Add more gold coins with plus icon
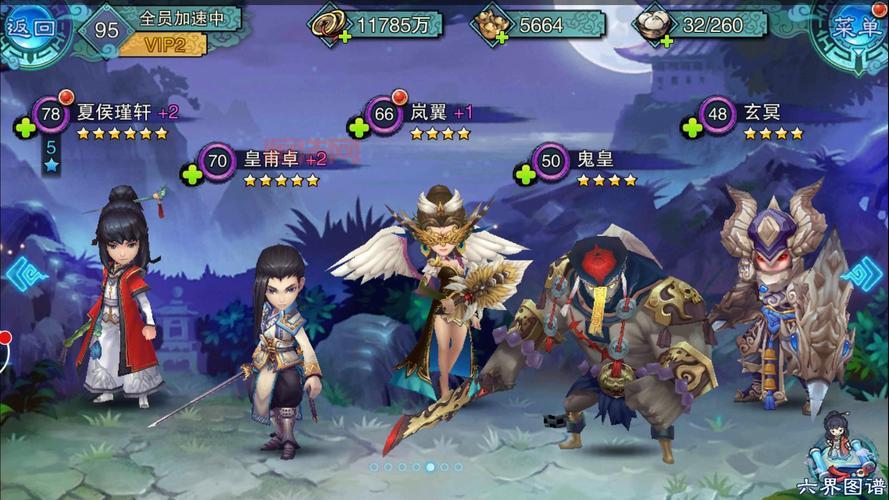Viewport: 889px width, 500px height. point(346,37)
